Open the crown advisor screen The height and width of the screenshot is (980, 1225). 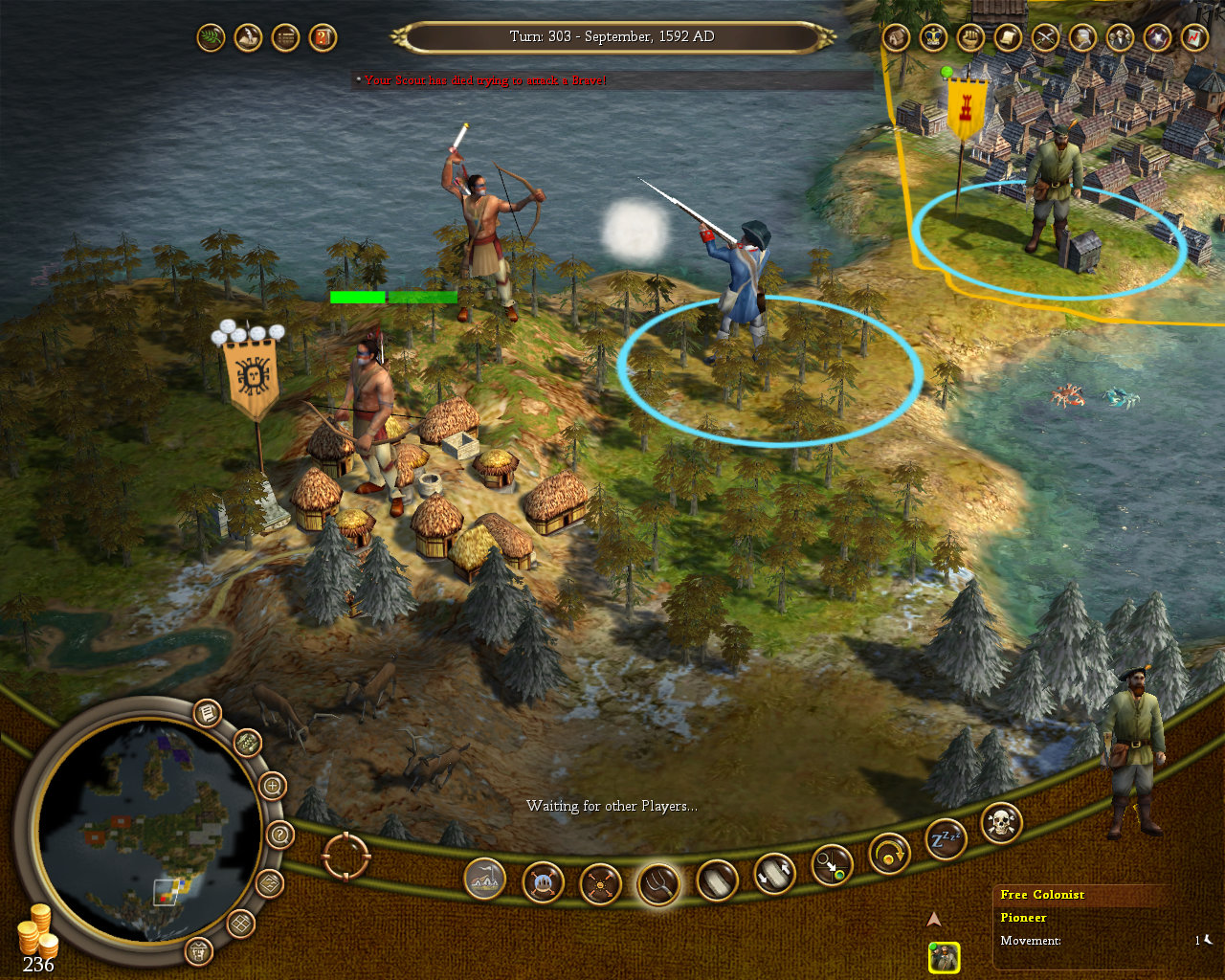tap(933, 37)
